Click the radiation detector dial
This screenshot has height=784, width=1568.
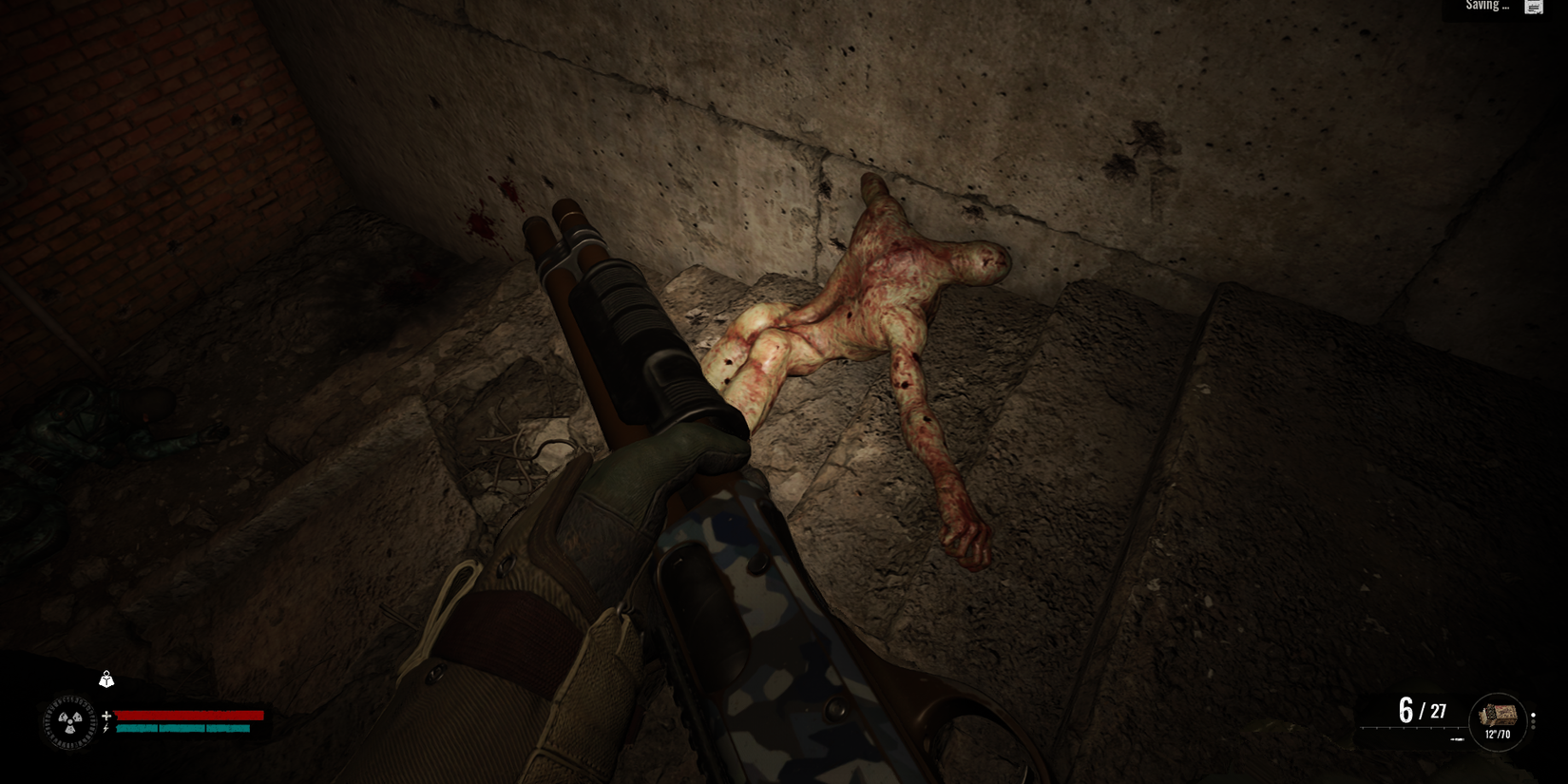tap(70, 721)
